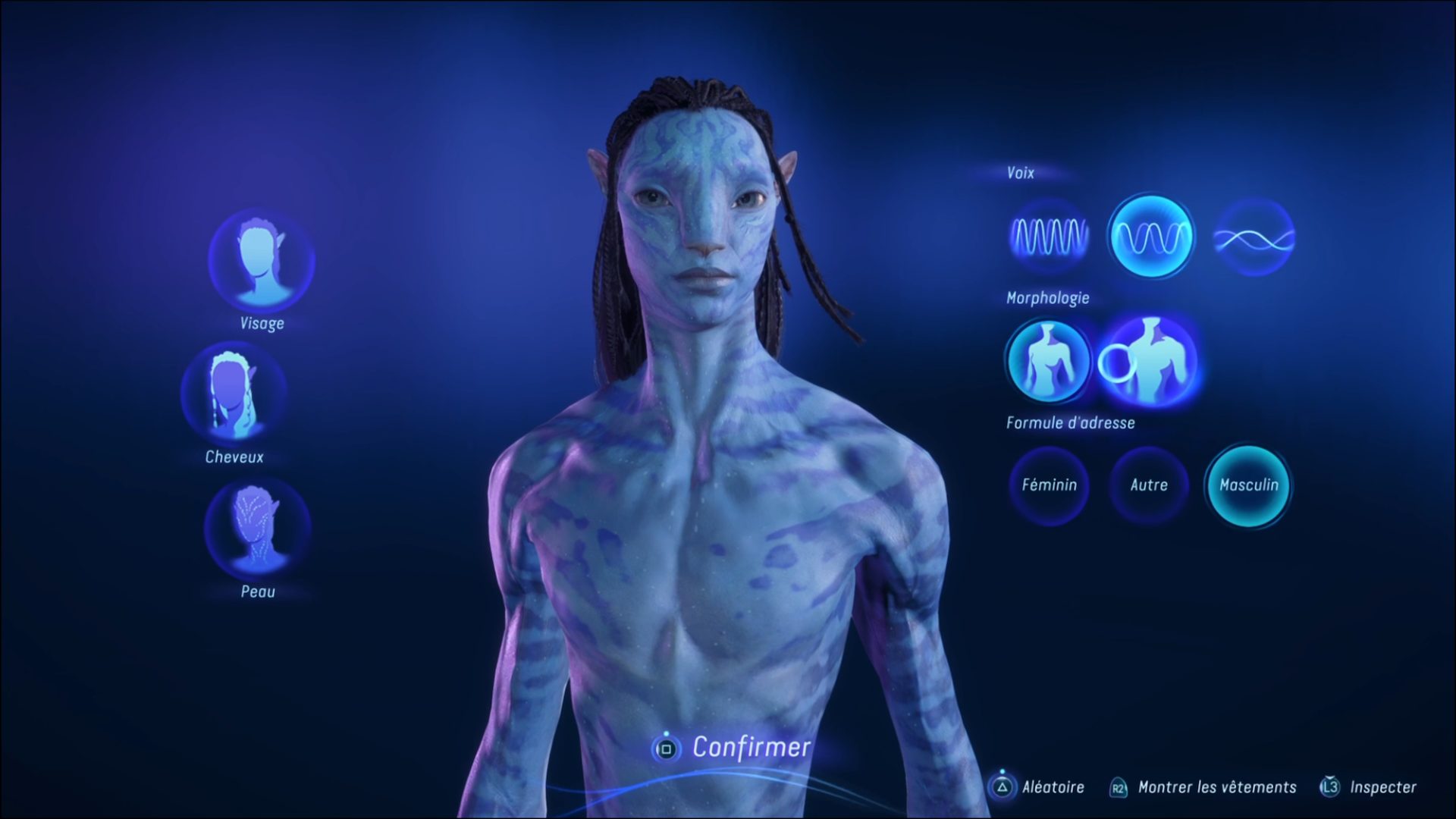Open the Visage face customization
The width and height of the screenshot is (1456, 819).
[x=262, y=260]
